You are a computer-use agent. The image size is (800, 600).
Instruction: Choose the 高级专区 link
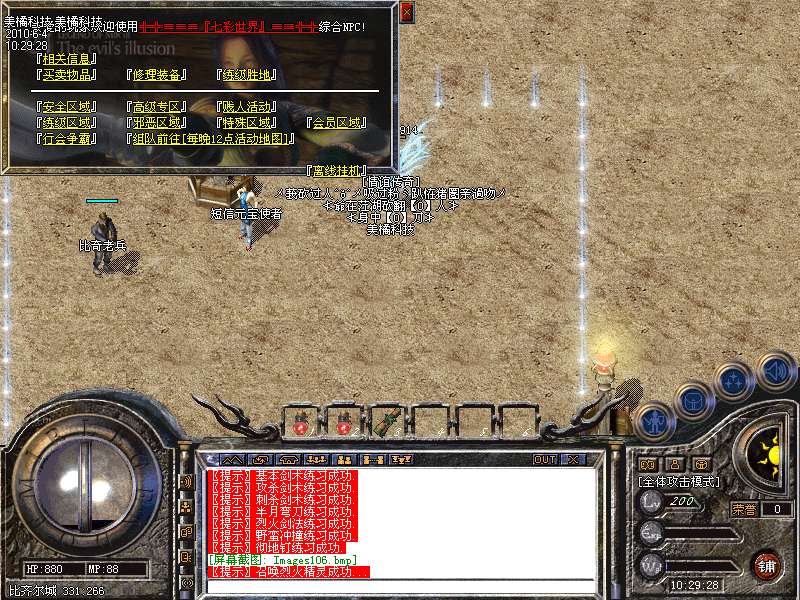157,107
